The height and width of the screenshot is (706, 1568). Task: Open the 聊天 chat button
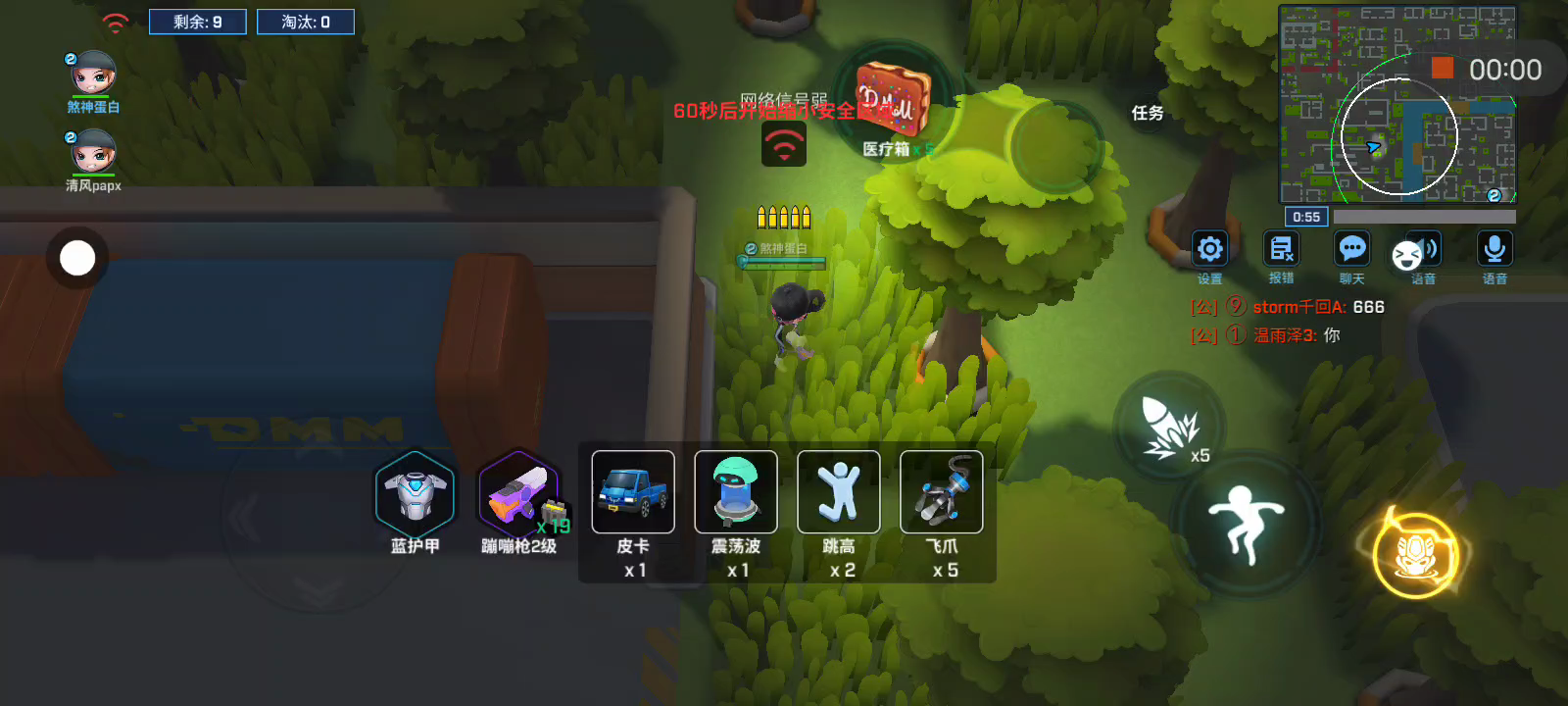click(x=1352, y=250)
